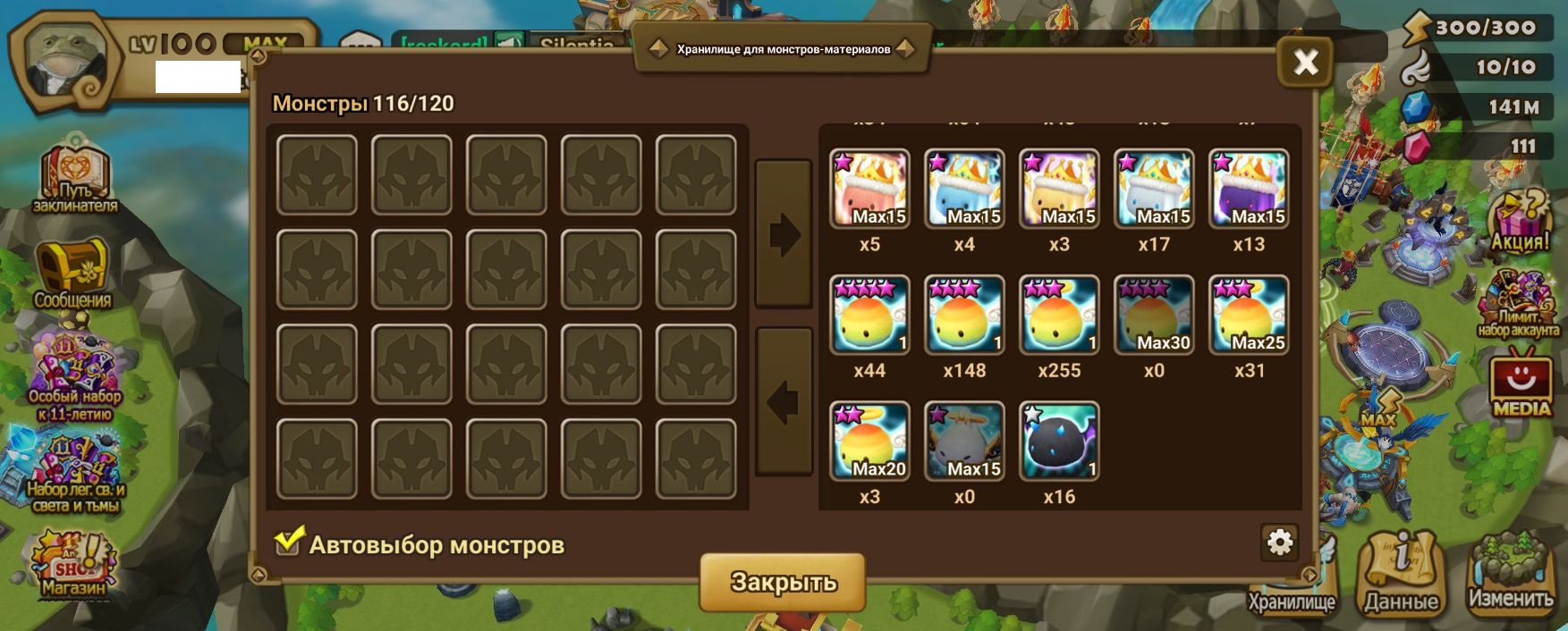
Task: Click the Закрыть button
Action: [783, 582]
